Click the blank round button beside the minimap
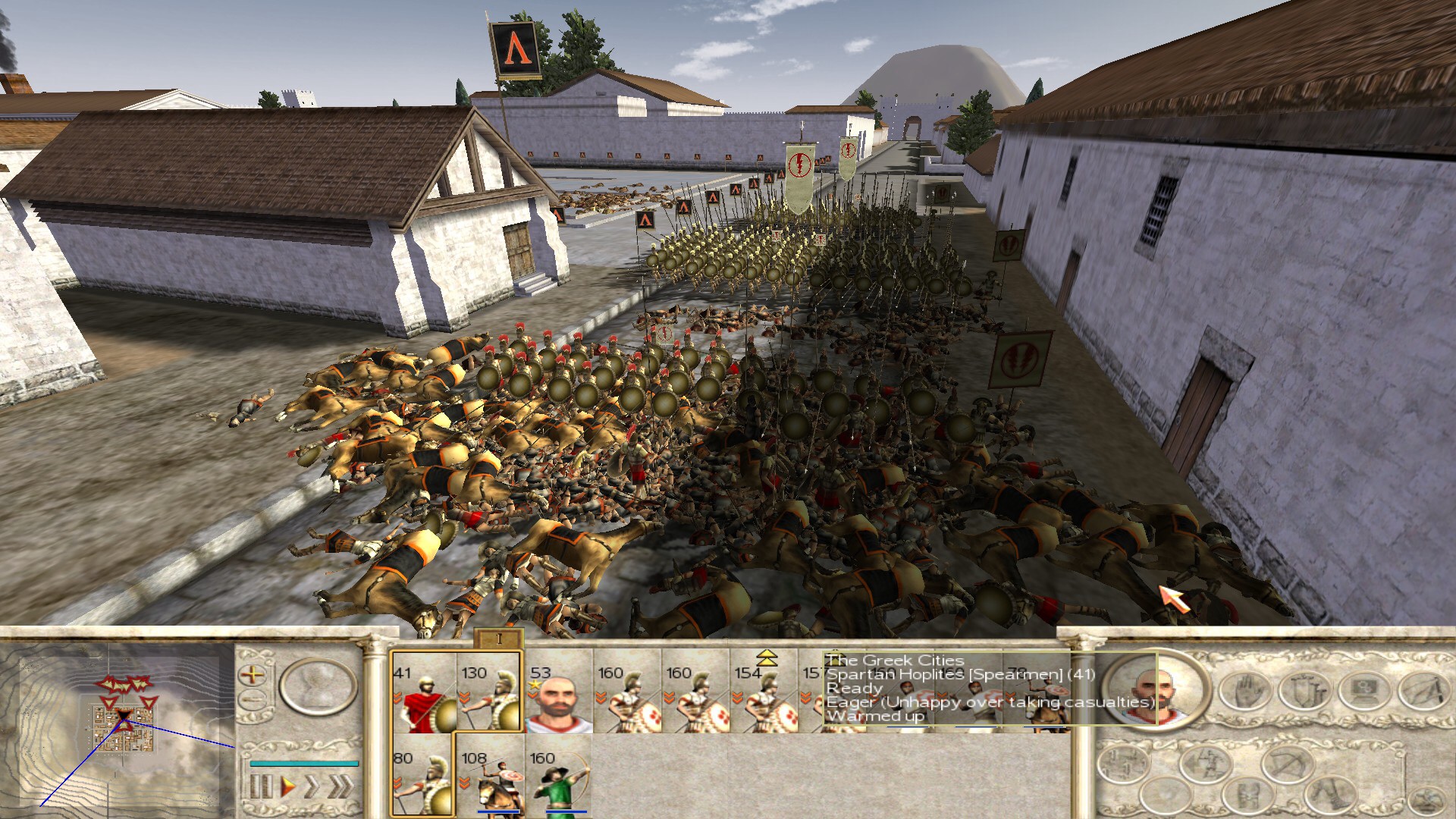The image size is (1456, 819). pyautogui.click(x=318, y=687)
